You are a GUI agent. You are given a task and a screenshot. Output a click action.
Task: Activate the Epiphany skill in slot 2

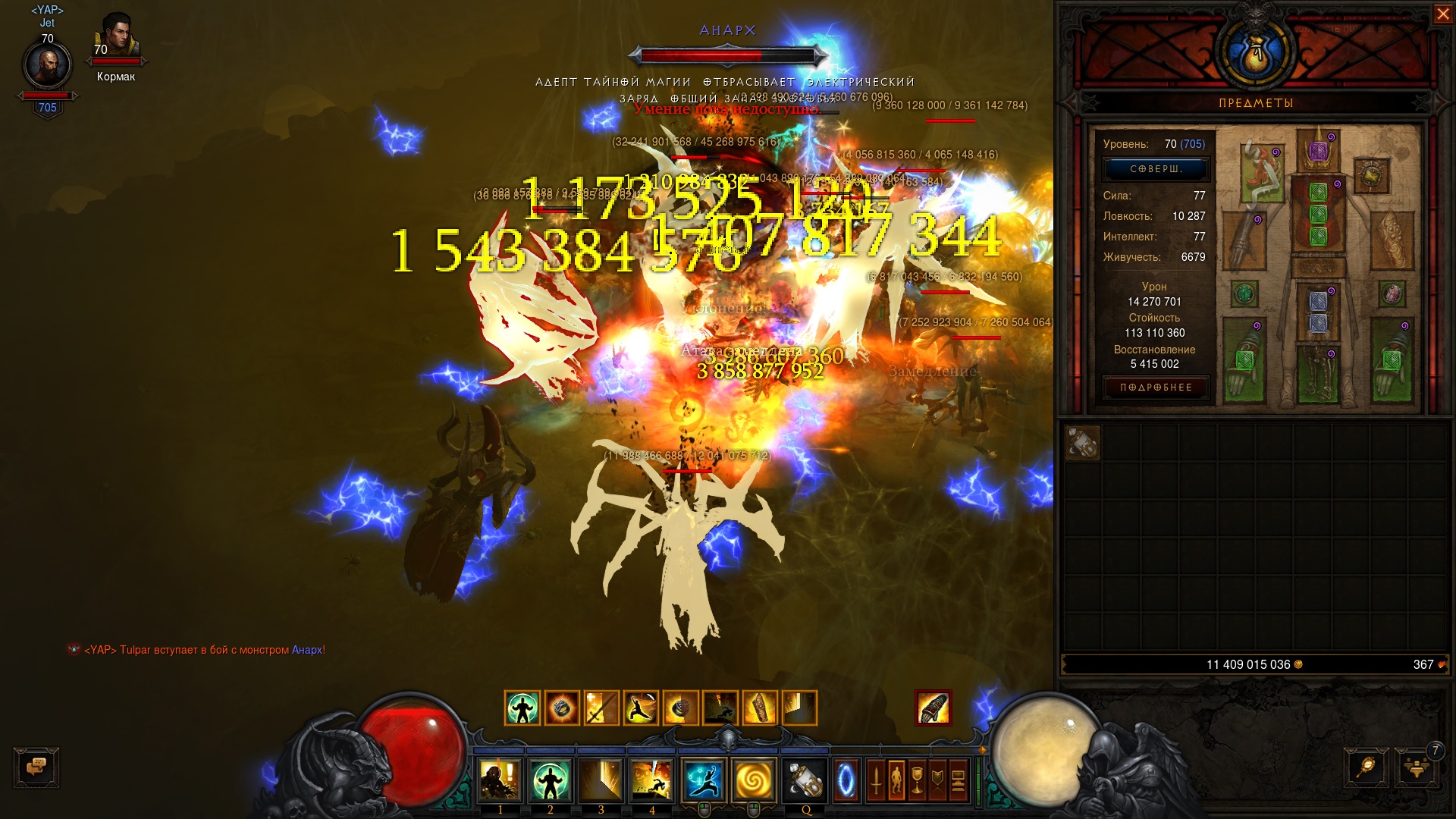click(x=551, y=781)
